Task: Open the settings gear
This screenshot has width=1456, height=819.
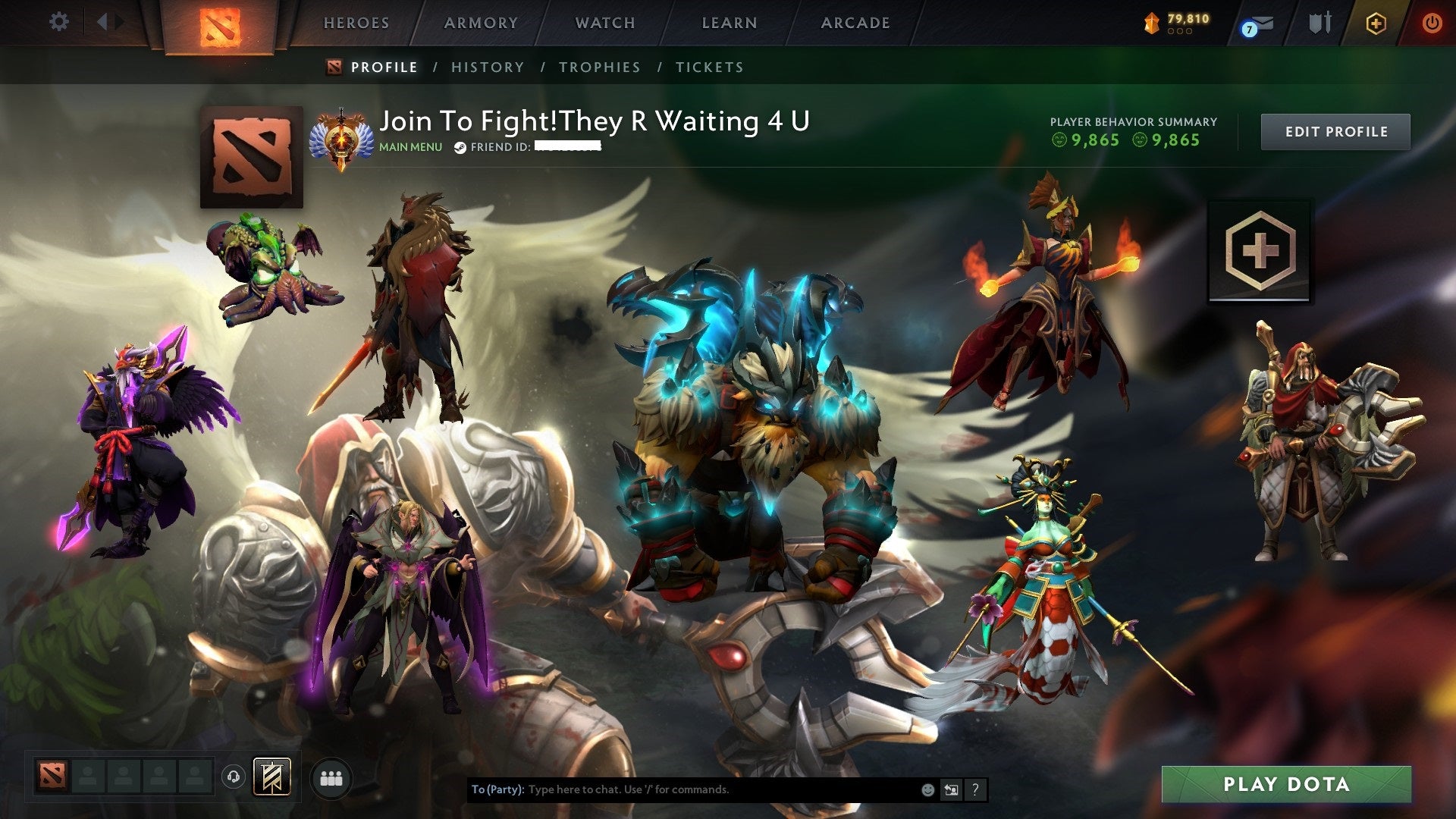Action: (59, 22)
